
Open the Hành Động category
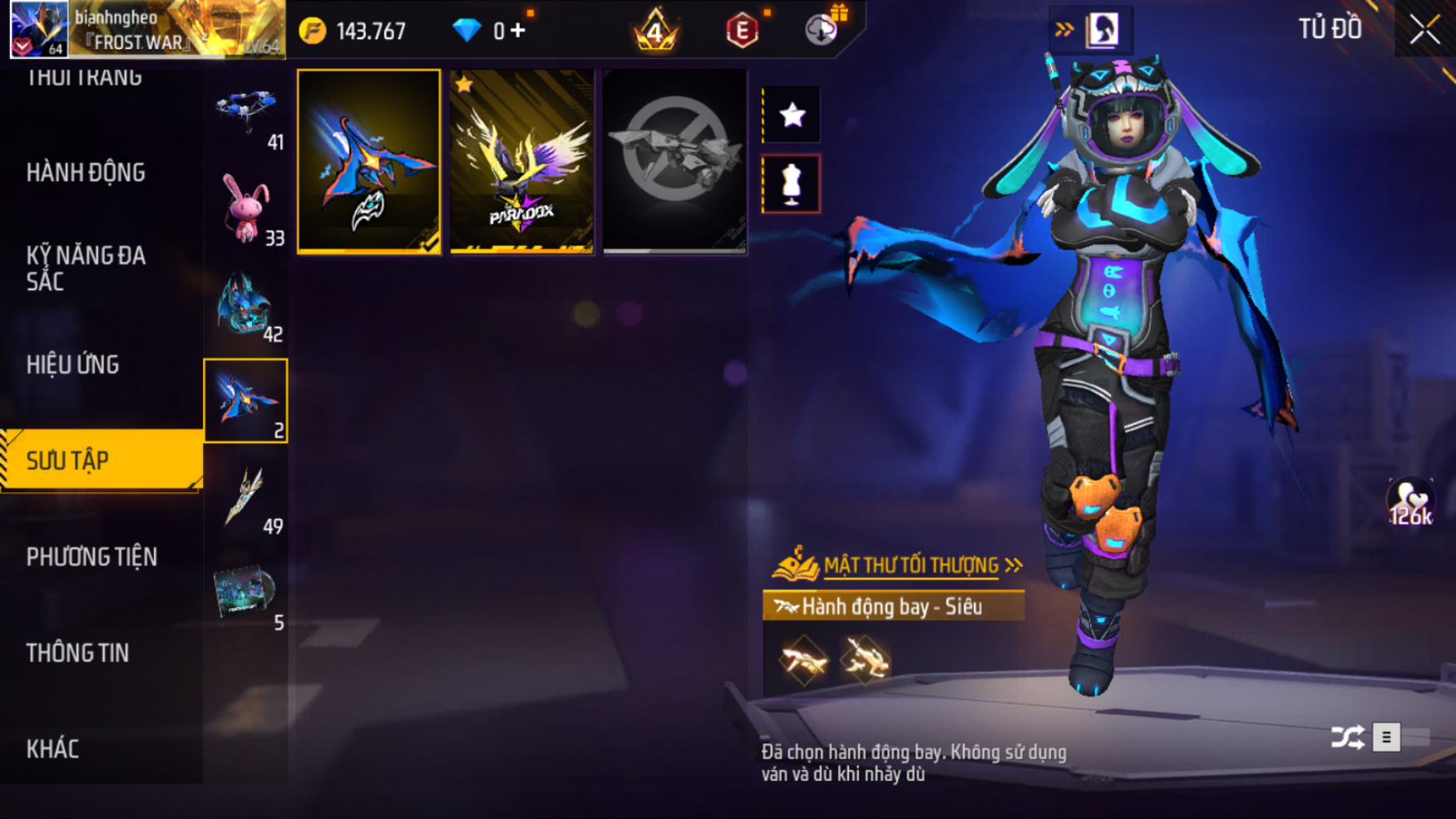(x=86, y=172)
